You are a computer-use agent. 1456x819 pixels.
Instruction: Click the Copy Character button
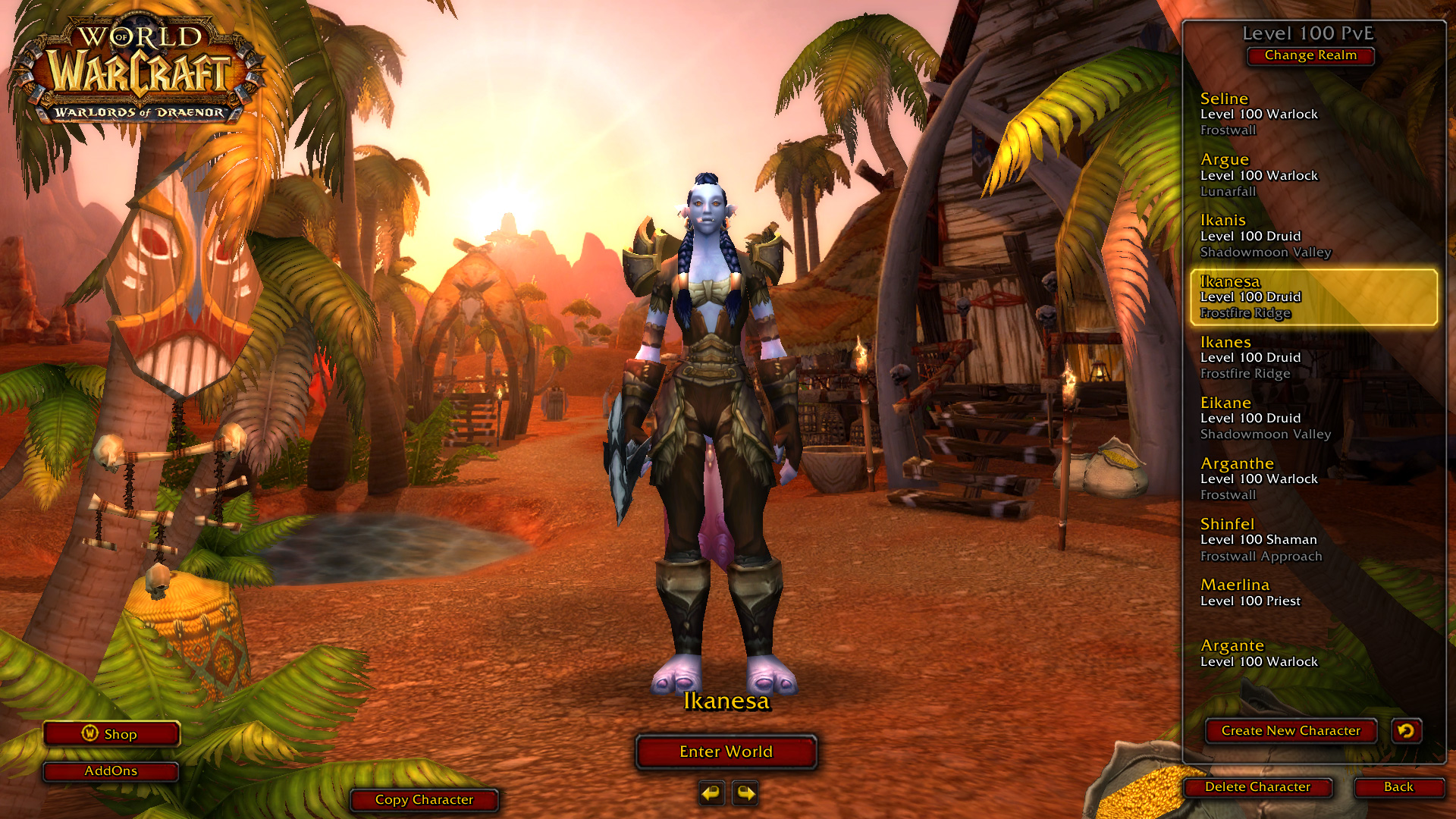(x=424, y=800)
